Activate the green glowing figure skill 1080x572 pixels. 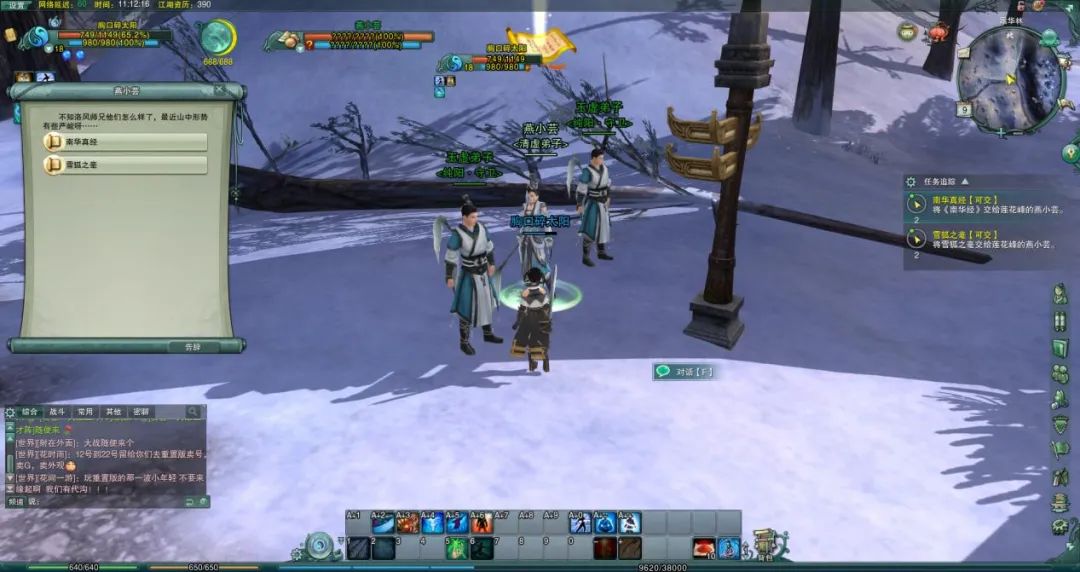click(456, 548)
